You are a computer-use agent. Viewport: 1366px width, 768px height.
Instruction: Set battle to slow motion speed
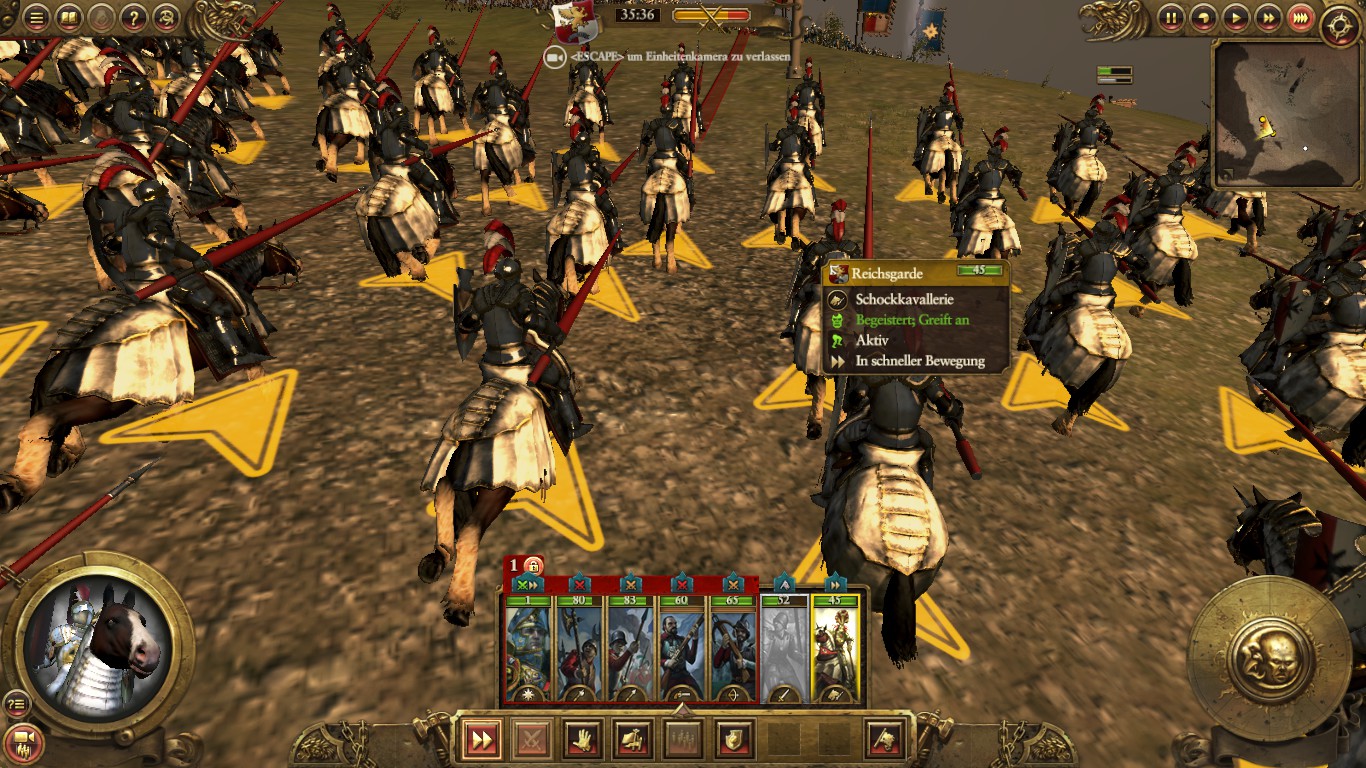click(x=1204, y=17)
